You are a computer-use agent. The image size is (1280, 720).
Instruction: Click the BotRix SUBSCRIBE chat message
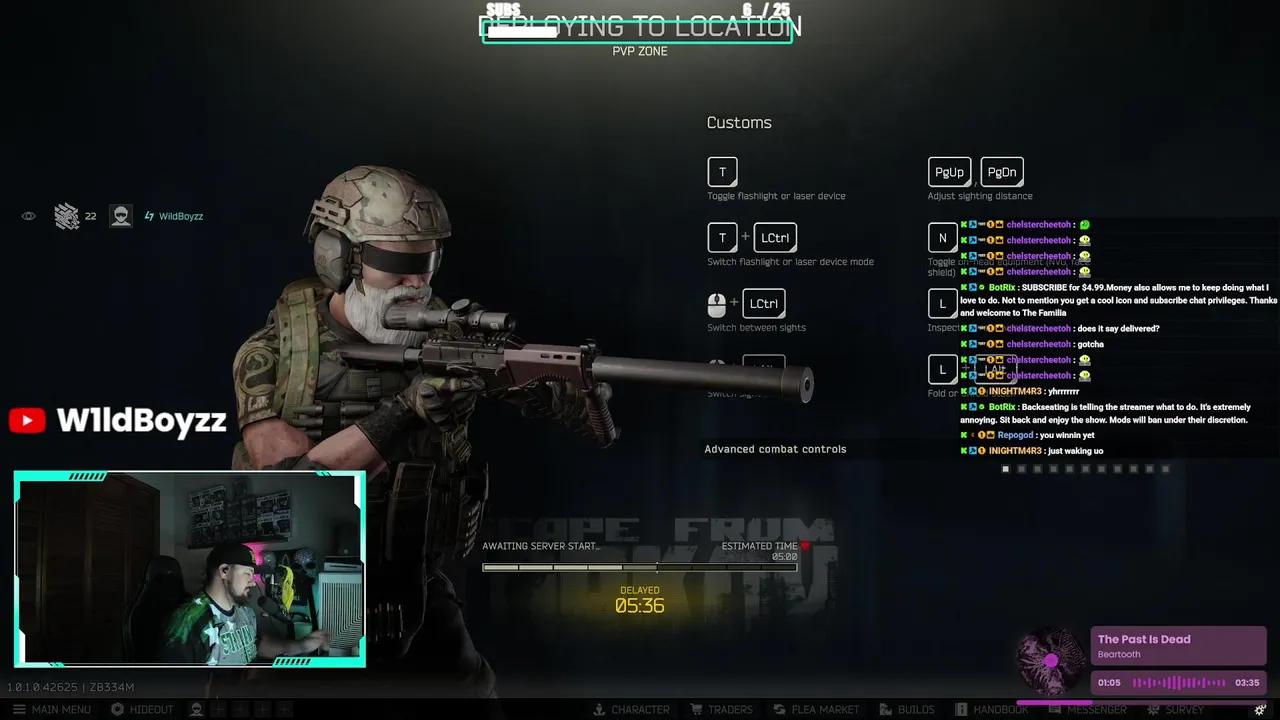pos(1113,299)
